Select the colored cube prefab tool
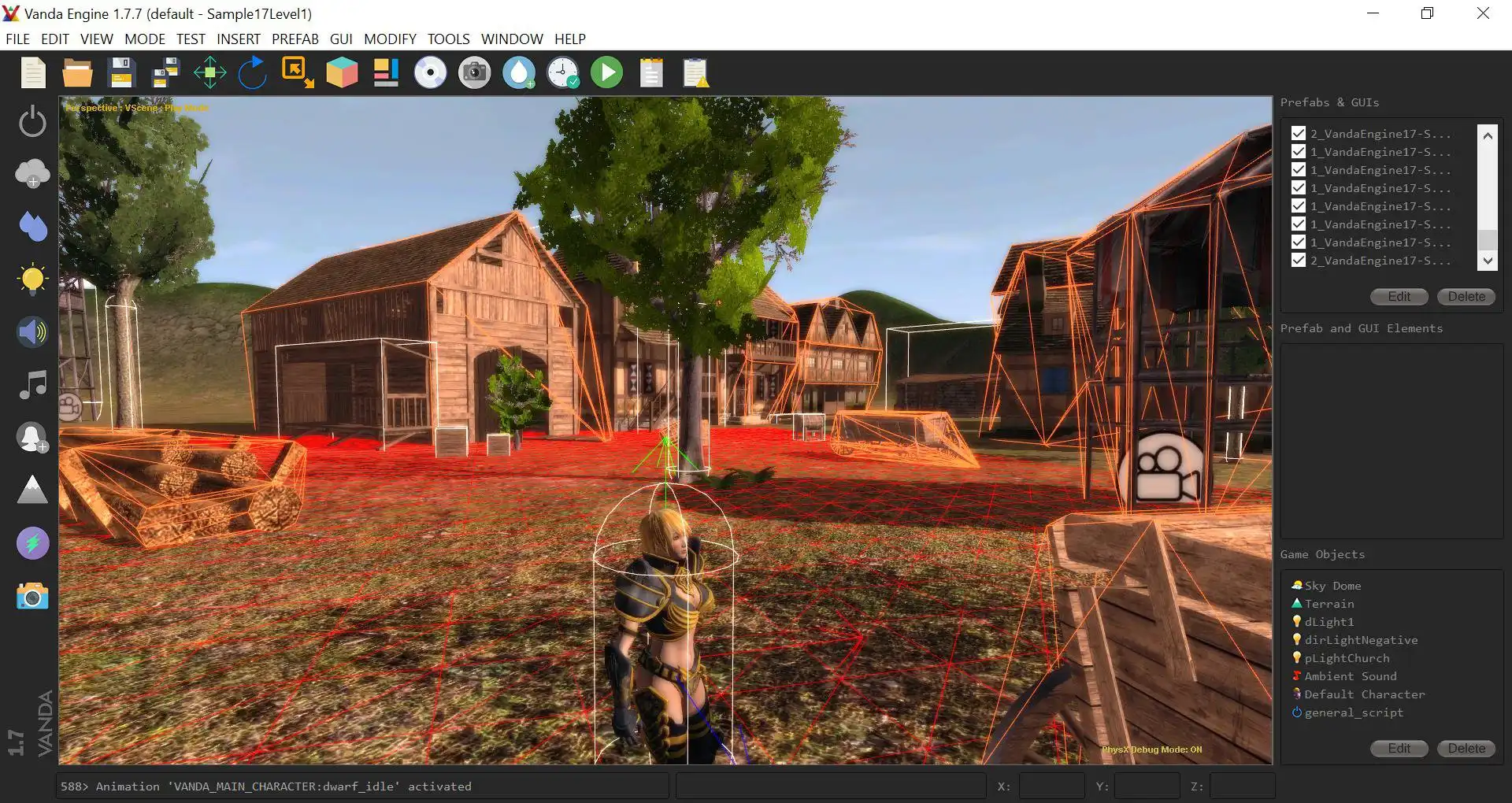This screenshot has height=803, width=1512. [342, 73]
